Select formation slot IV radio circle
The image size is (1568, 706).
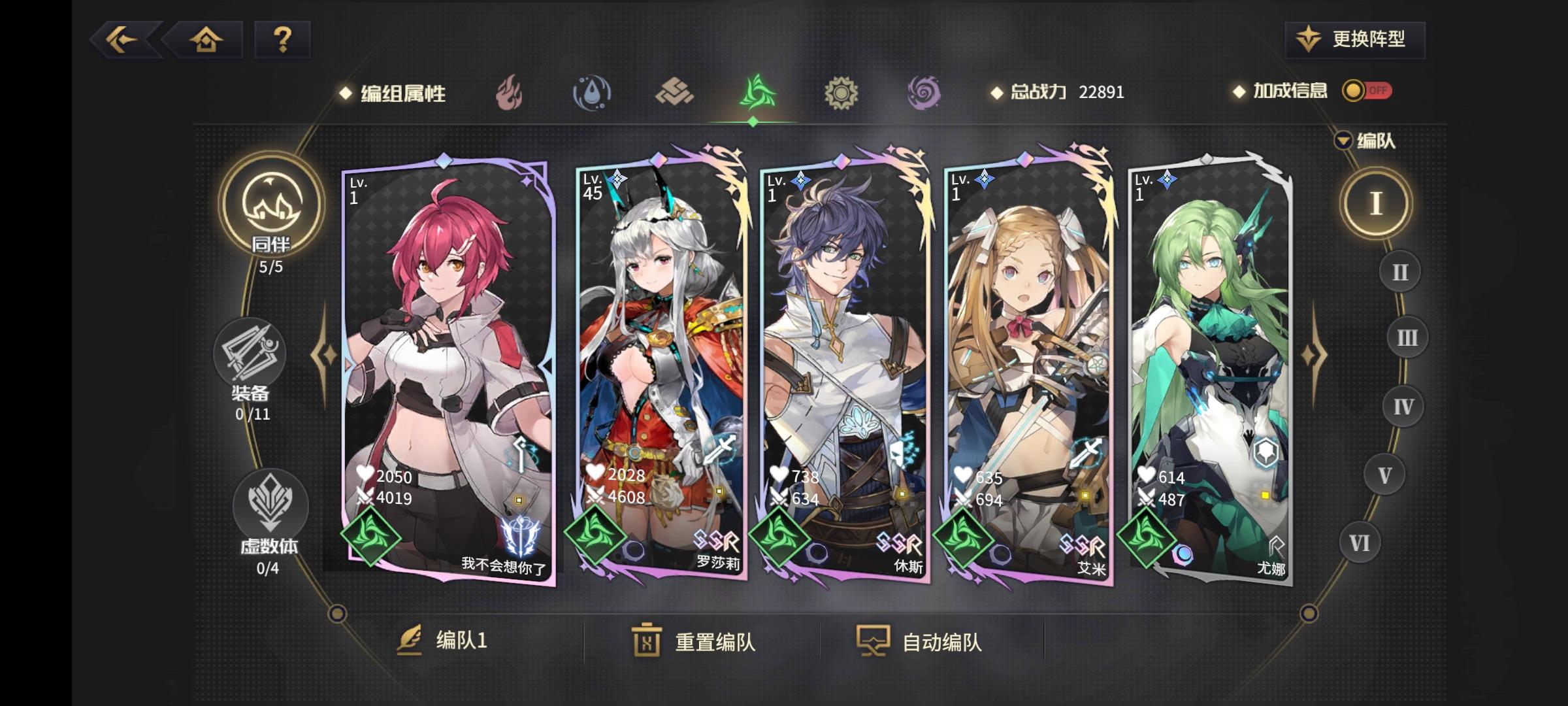[x=1403, y=405]
